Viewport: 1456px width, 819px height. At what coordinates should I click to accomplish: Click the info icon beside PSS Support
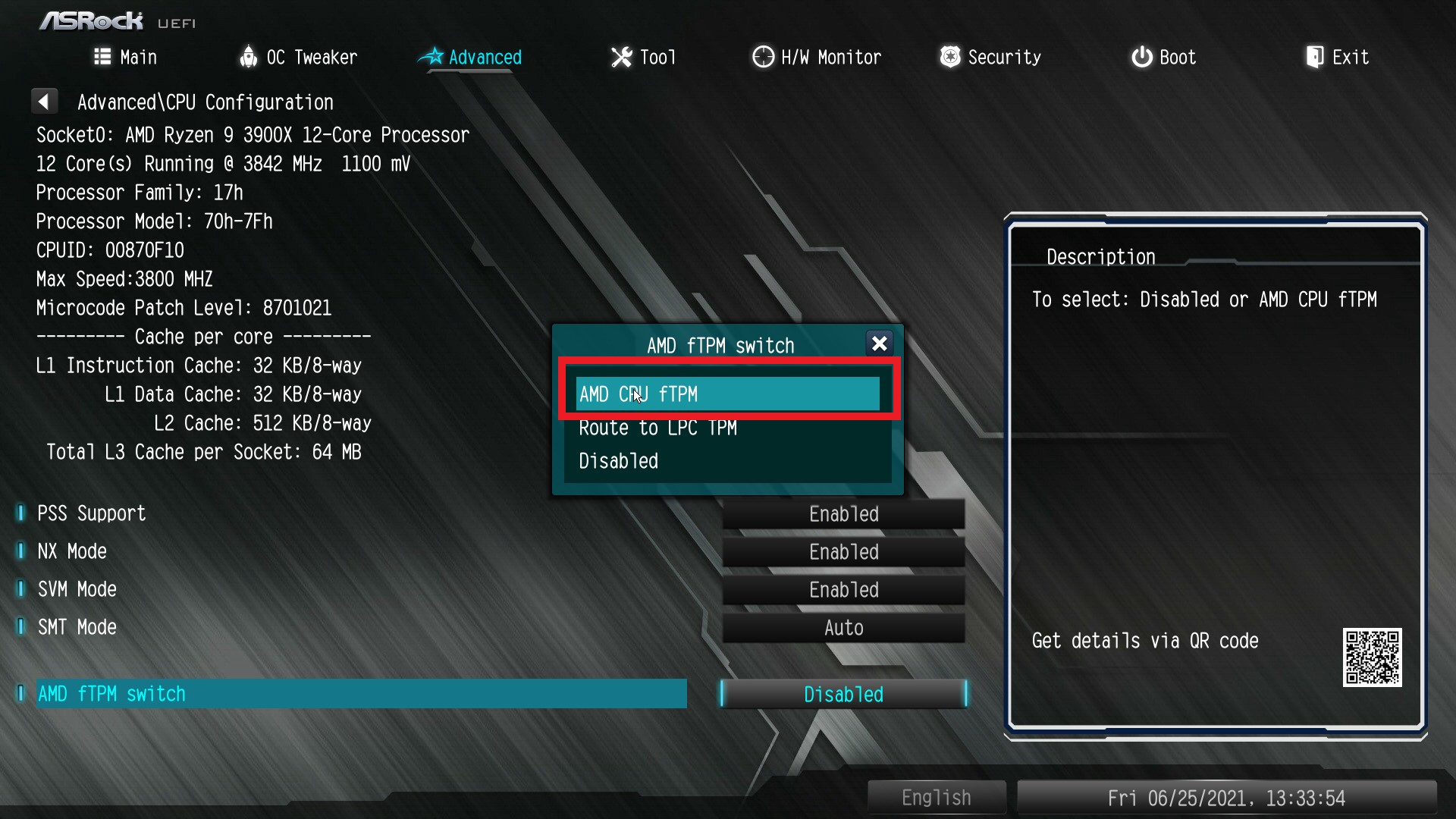[20, 513]
